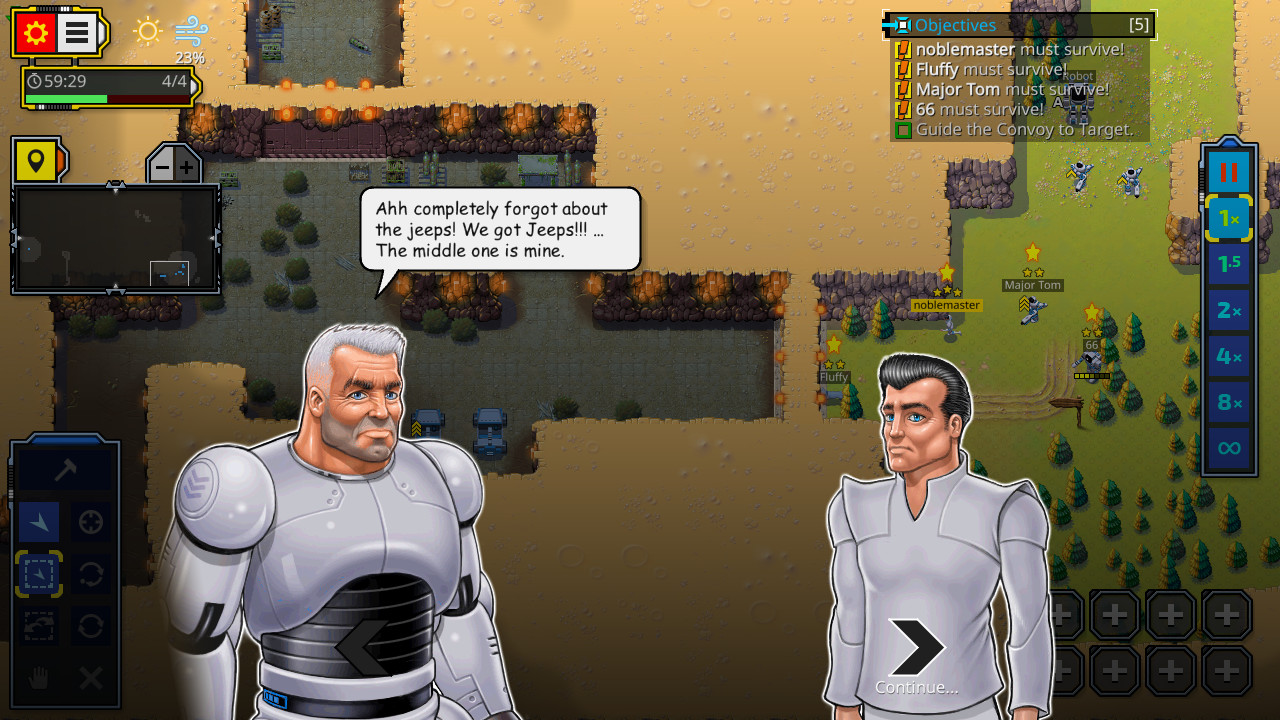Open the hamburger menu next to the gear

78,32
